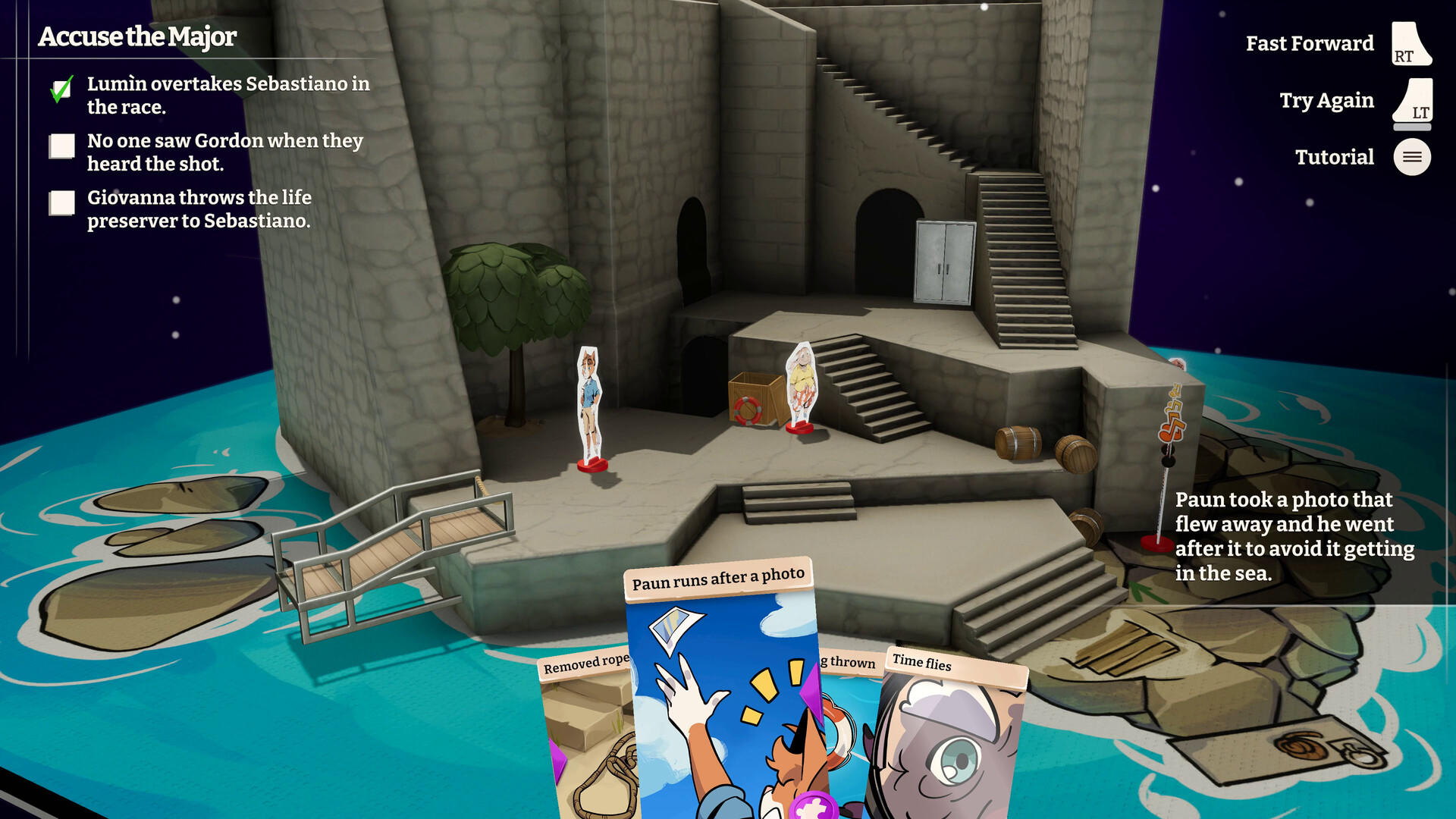
Task: Click the 'Accuse the Major' panel header
Action: [136, 36]
